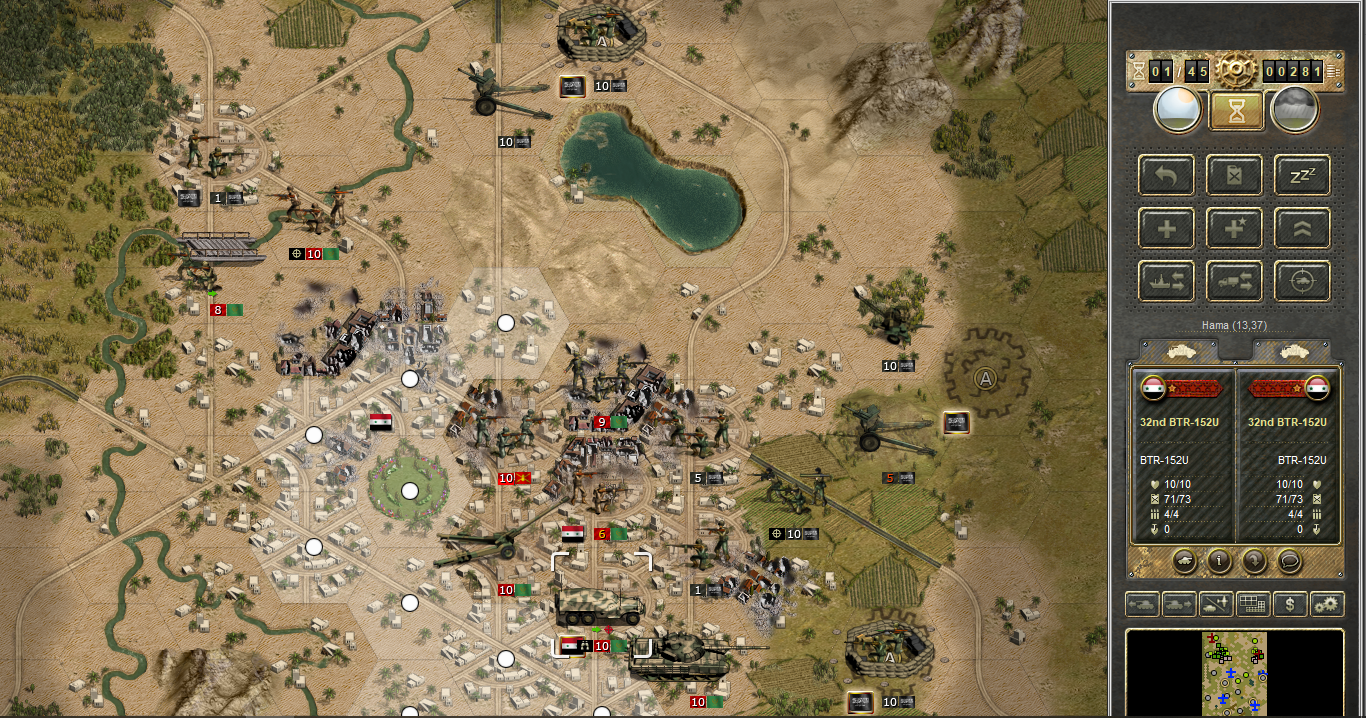Image resolution: width=1366 pixels, height=718 pixels.
Task: Show unit info with the 'i' button
Action: pos(1218,561)
